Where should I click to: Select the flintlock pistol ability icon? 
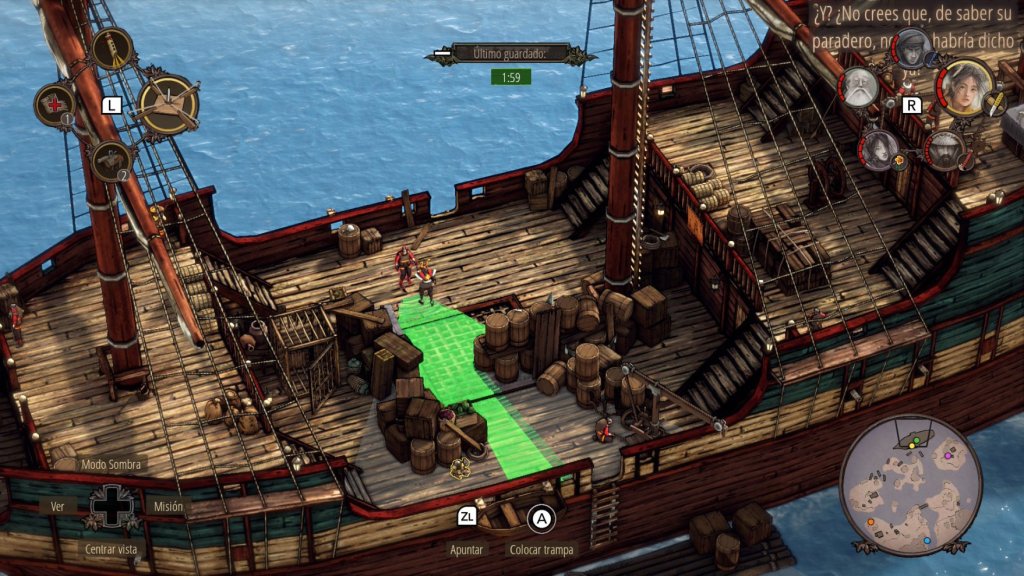tap(111, 160)
